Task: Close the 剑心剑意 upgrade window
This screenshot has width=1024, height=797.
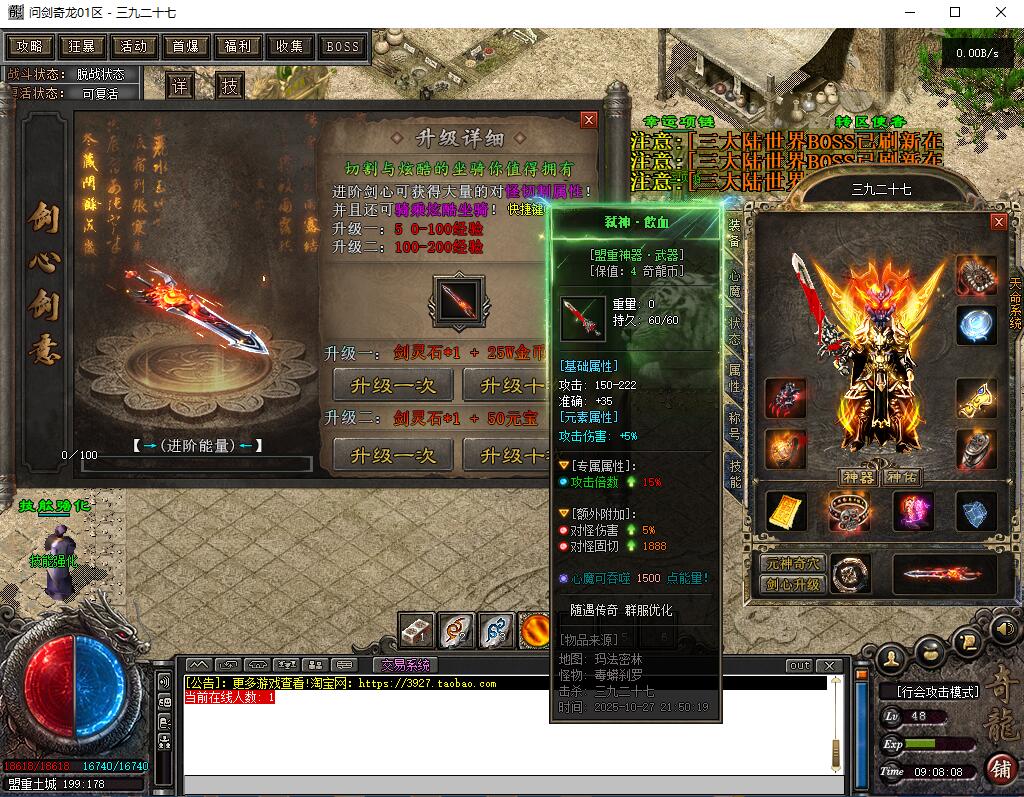Action: point(589,119)
